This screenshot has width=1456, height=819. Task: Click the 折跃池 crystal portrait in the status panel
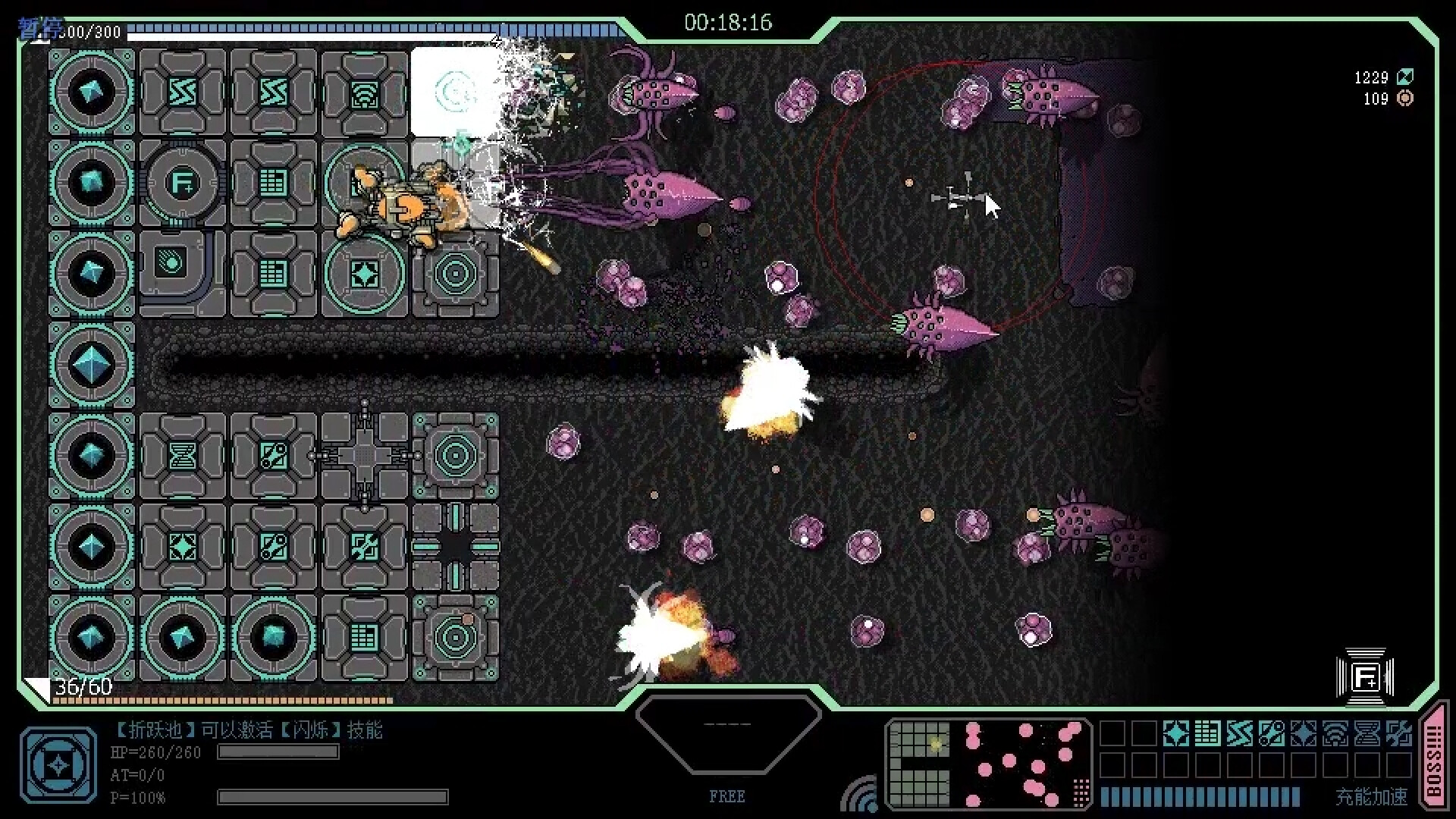[58, 764]
